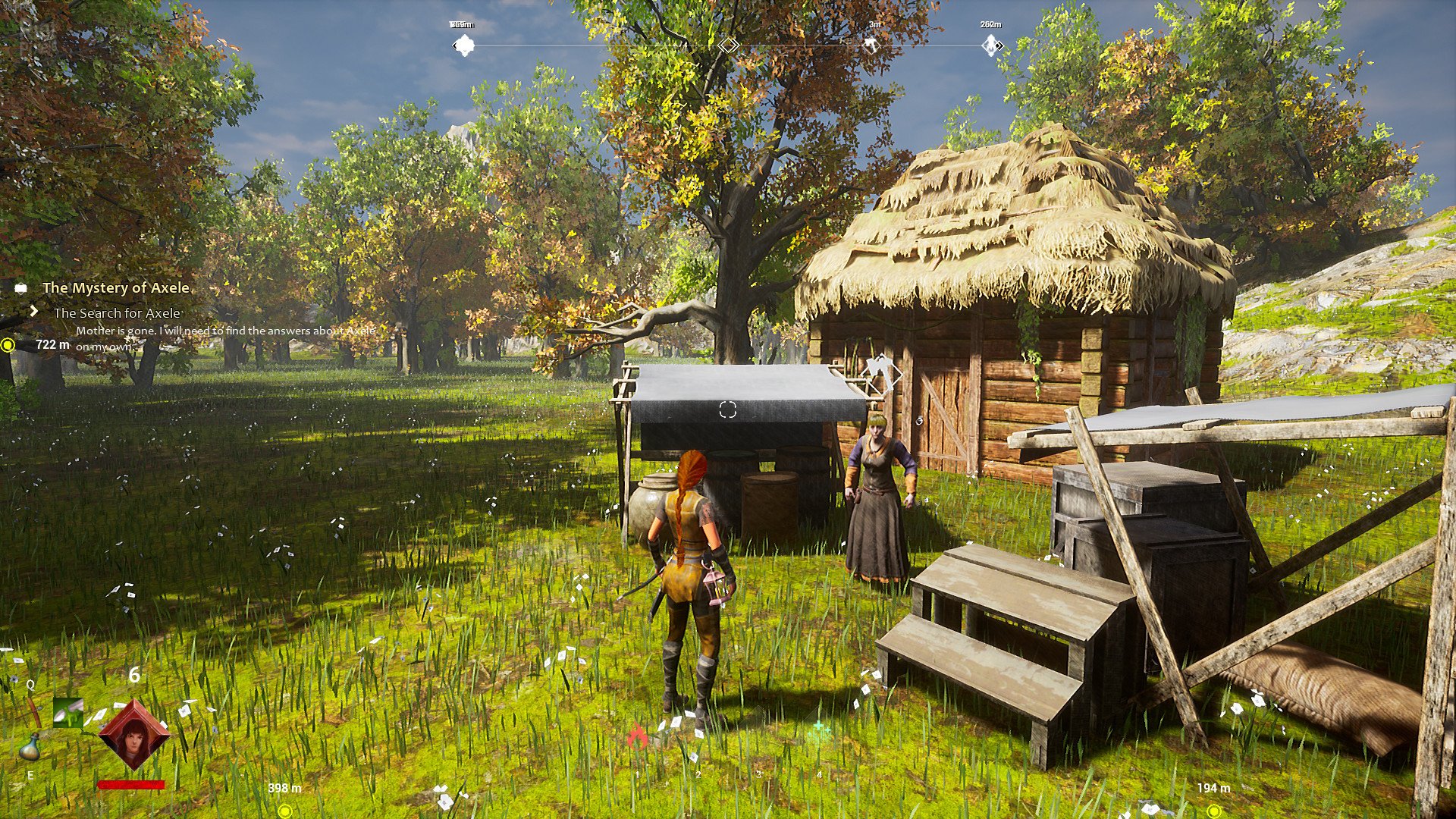Click the leftmost compass marker
Image resolution: width=1456 pixels, height=819 pixels.
pyautogui.click(x=463, y=45)
